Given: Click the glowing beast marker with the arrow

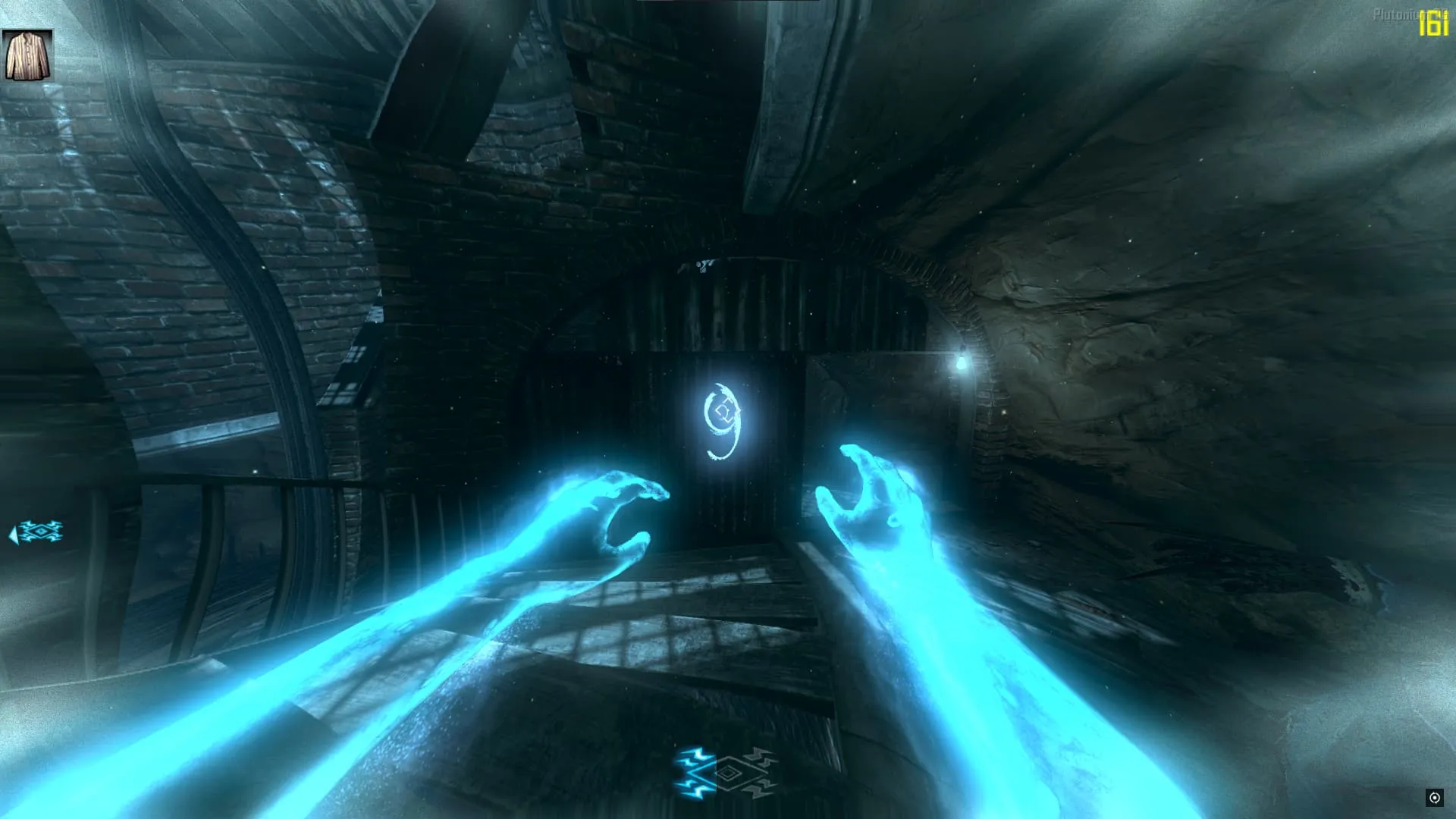Looking at the screenshot, I should [x=37, y=532].
